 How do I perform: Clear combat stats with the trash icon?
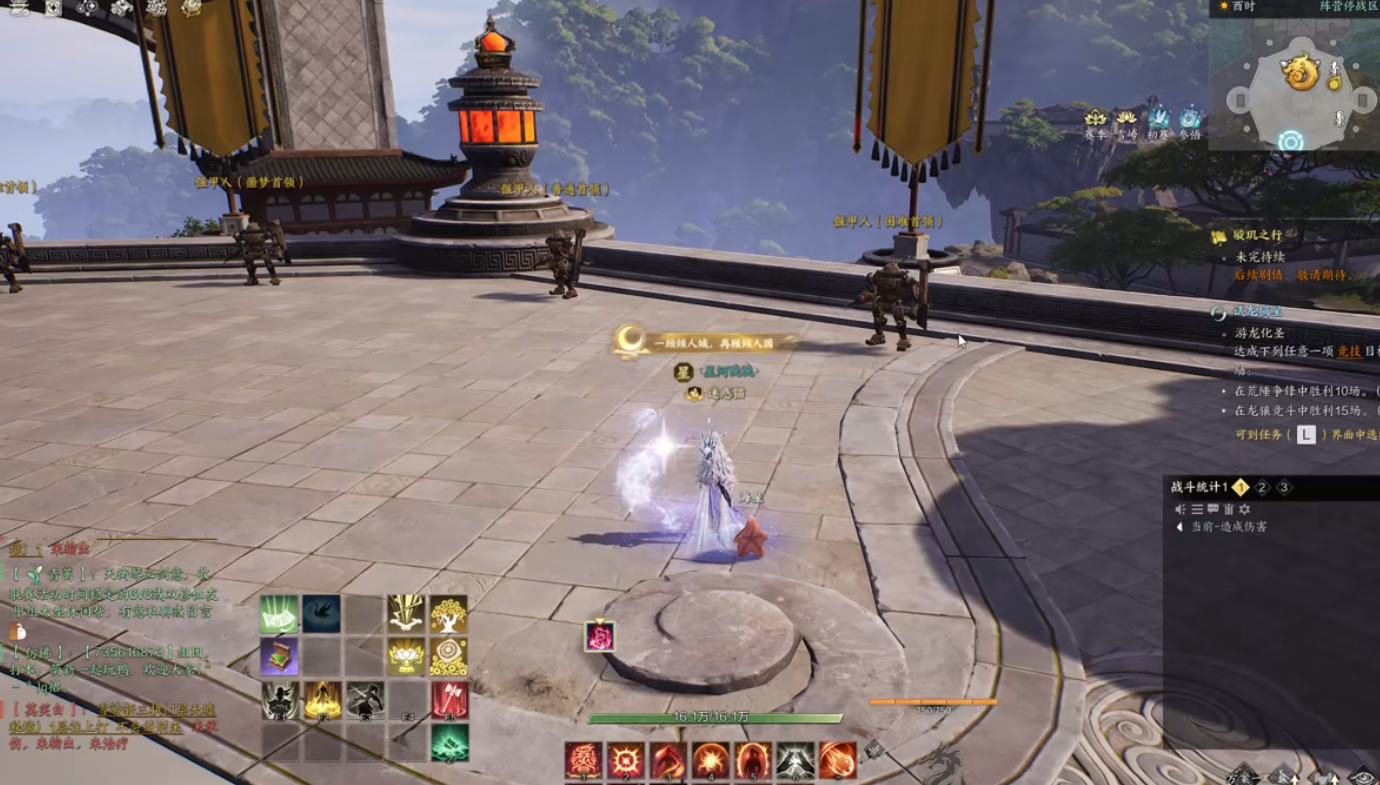[x=1229, y=509]
